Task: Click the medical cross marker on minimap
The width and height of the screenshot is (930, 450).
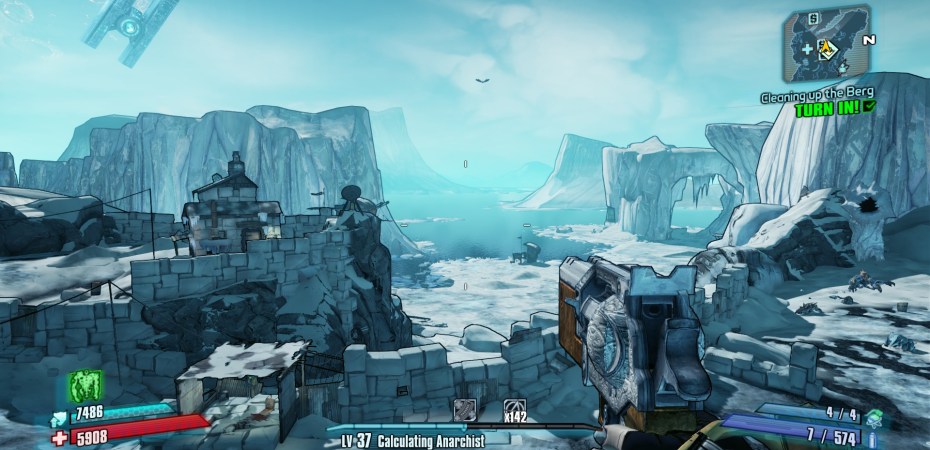Action: coord(807,47)
